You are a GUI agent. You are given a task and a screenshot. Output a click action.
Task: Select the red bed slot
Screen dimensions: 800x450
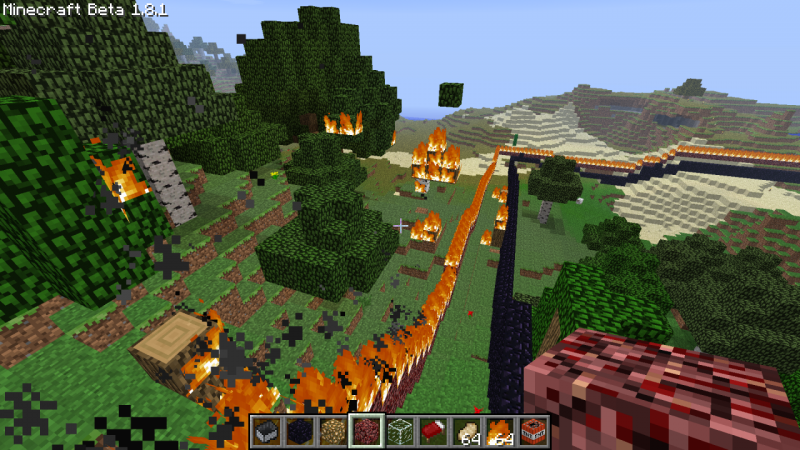pyautogui.click(x=432, y=431)
